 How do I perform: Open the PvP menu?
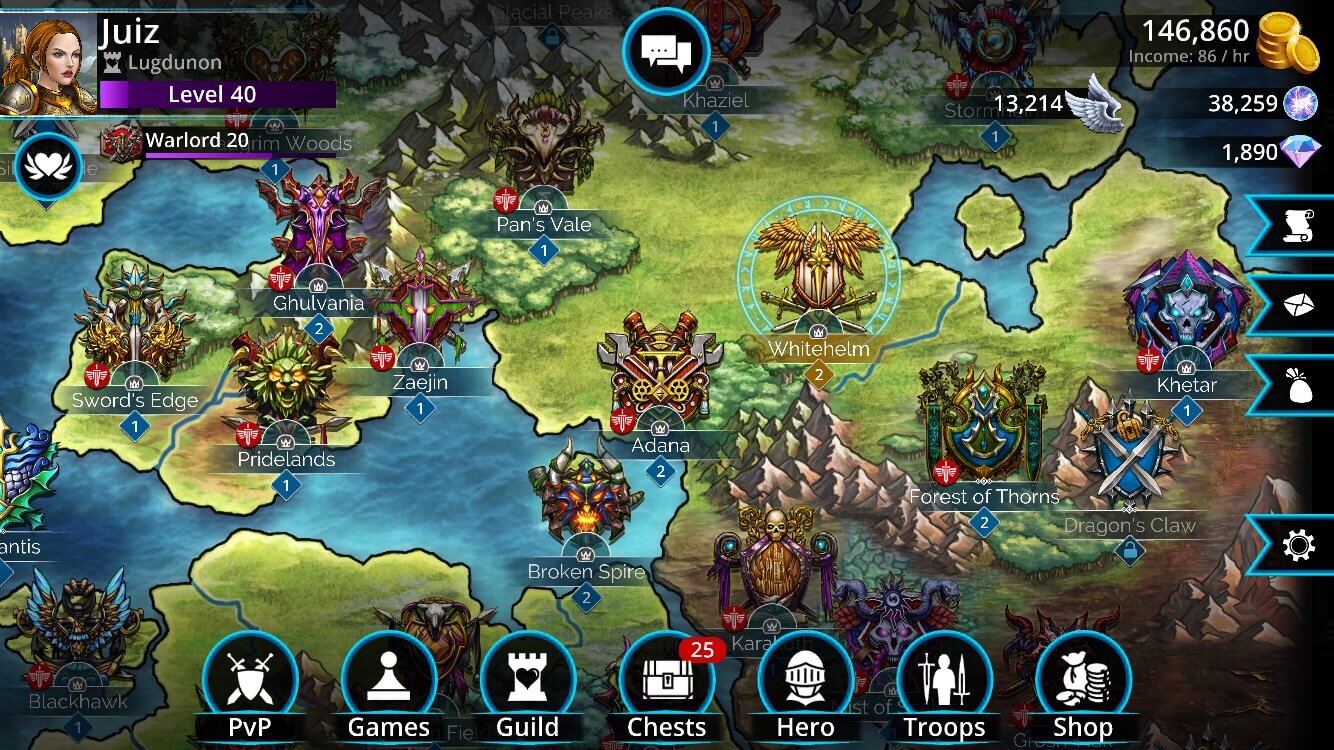coord(250,680)
